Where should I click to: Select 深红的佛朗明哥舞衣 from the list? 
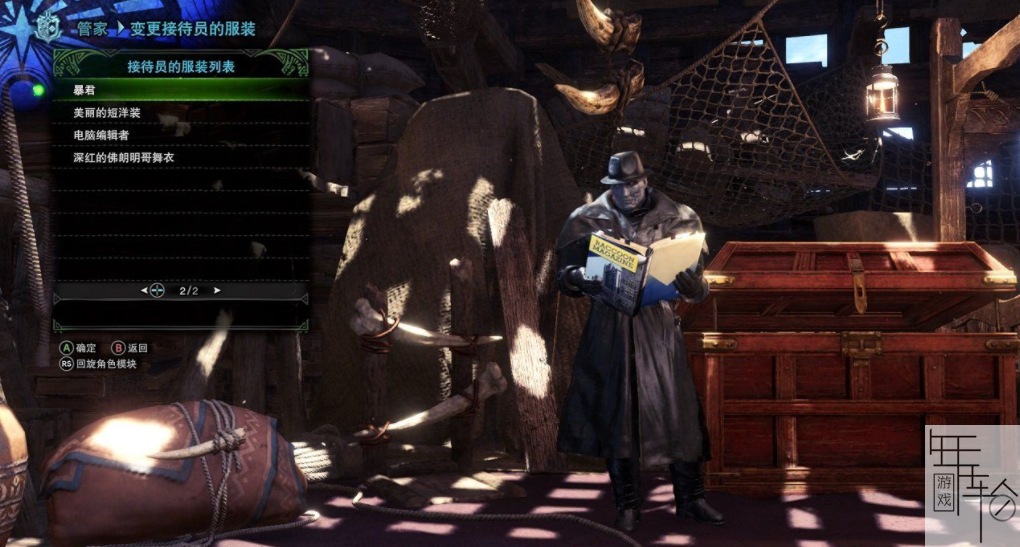point(180,157)
